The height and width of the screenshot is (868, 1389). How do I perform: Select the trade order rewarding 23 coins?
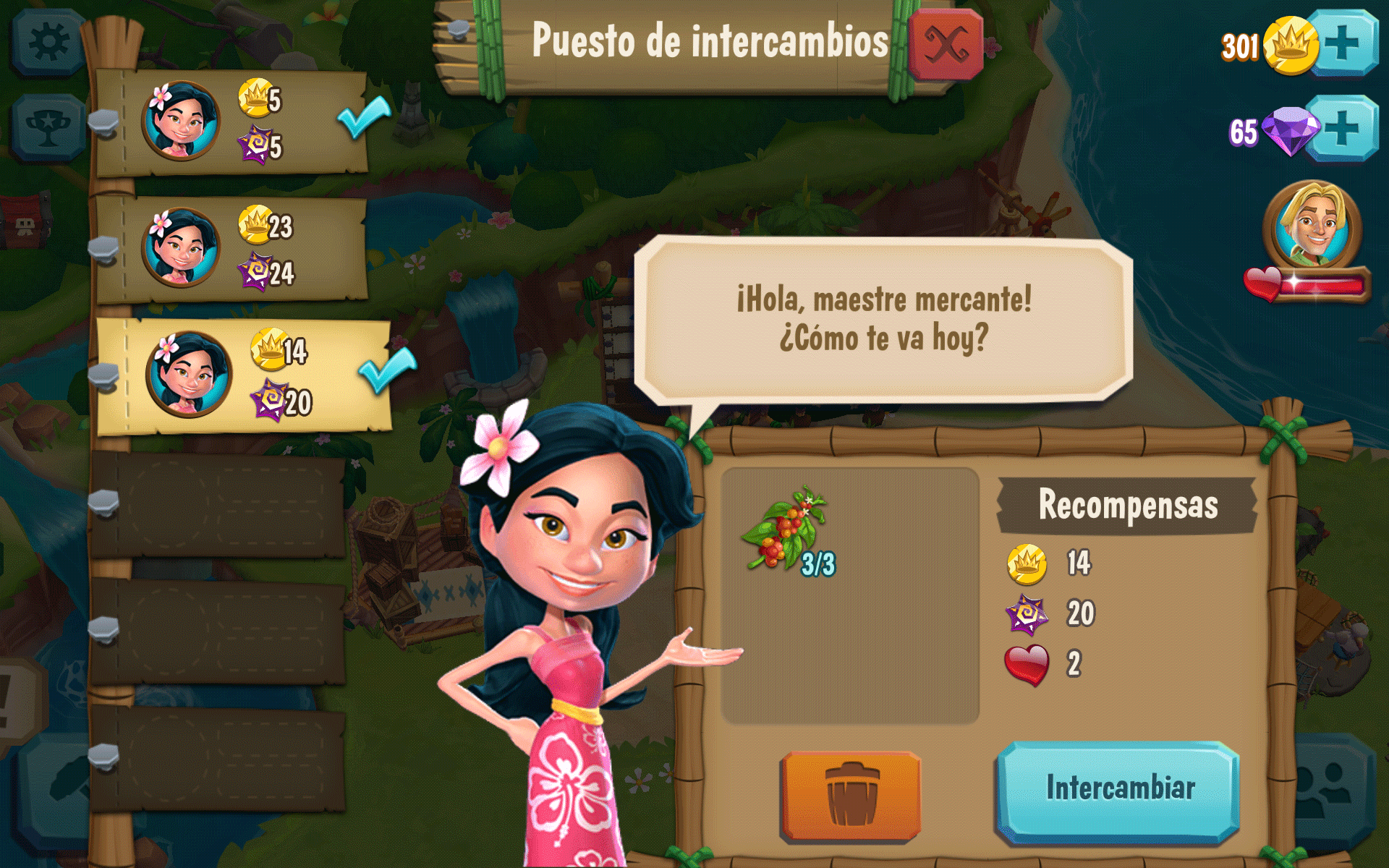point(230,249)
